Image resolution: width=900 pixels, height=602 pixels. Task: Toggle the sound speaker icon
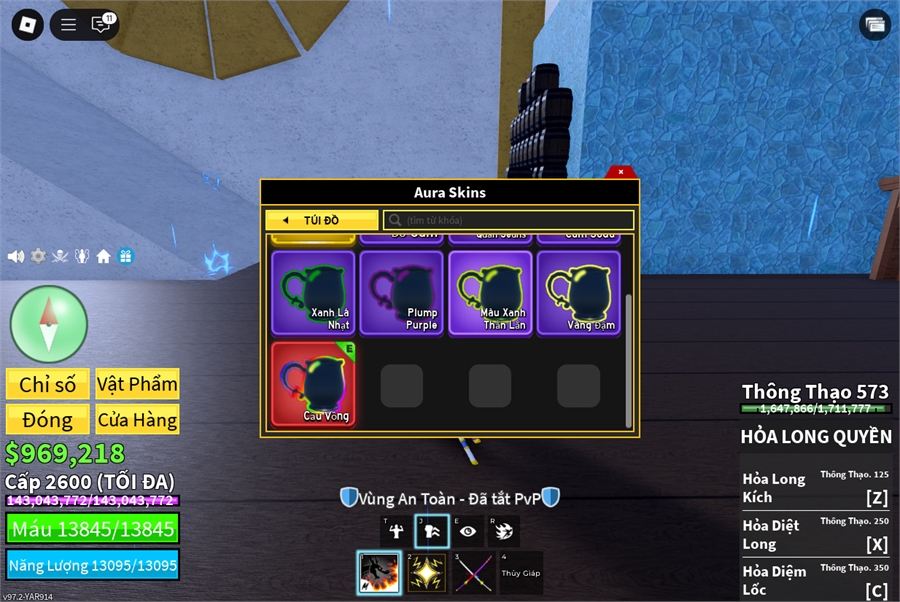pyautogui.click(x=16, y=256)
